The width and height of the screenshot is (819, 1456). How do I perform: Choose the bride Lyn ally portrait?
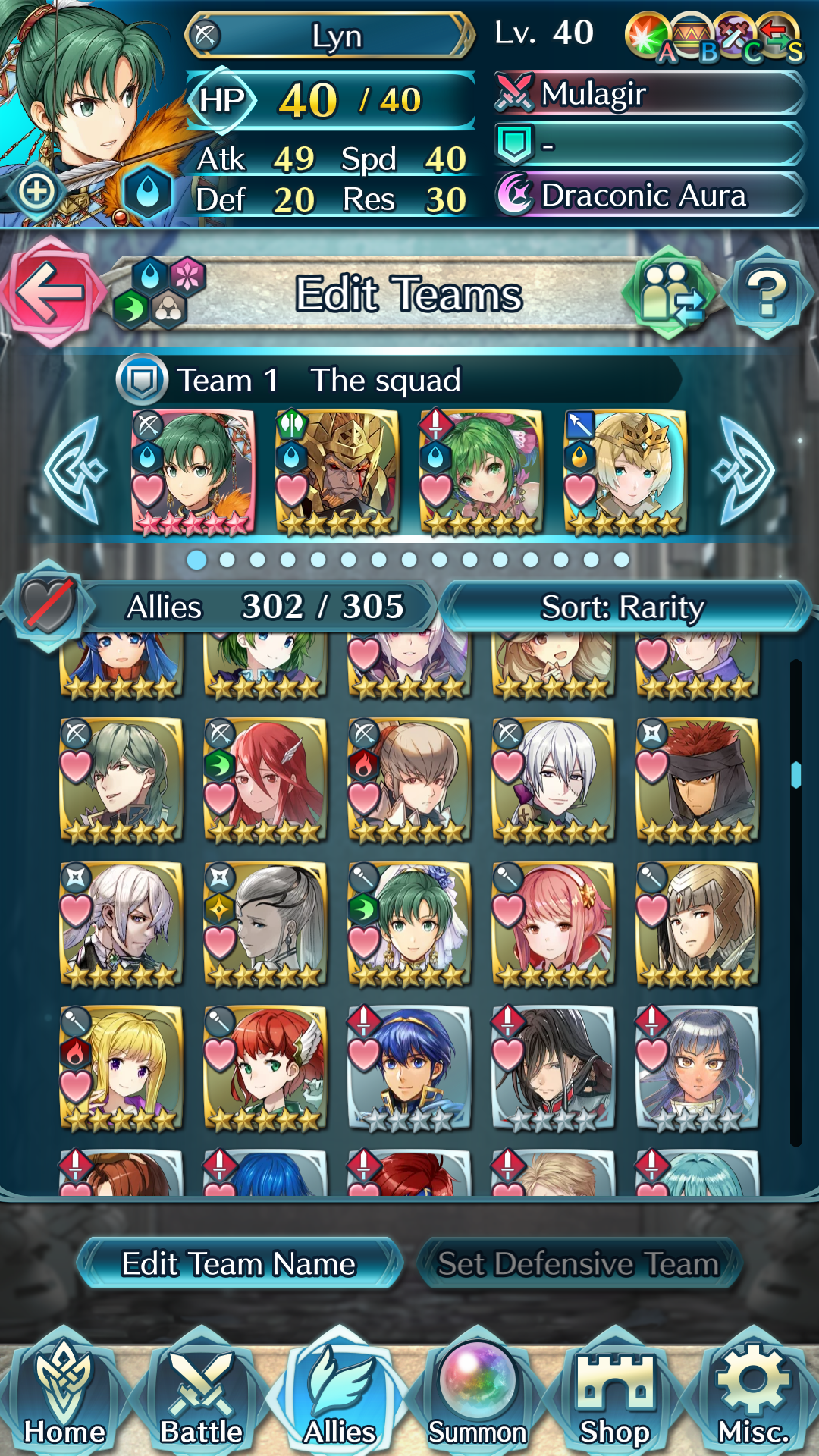[x=409, y=924]
